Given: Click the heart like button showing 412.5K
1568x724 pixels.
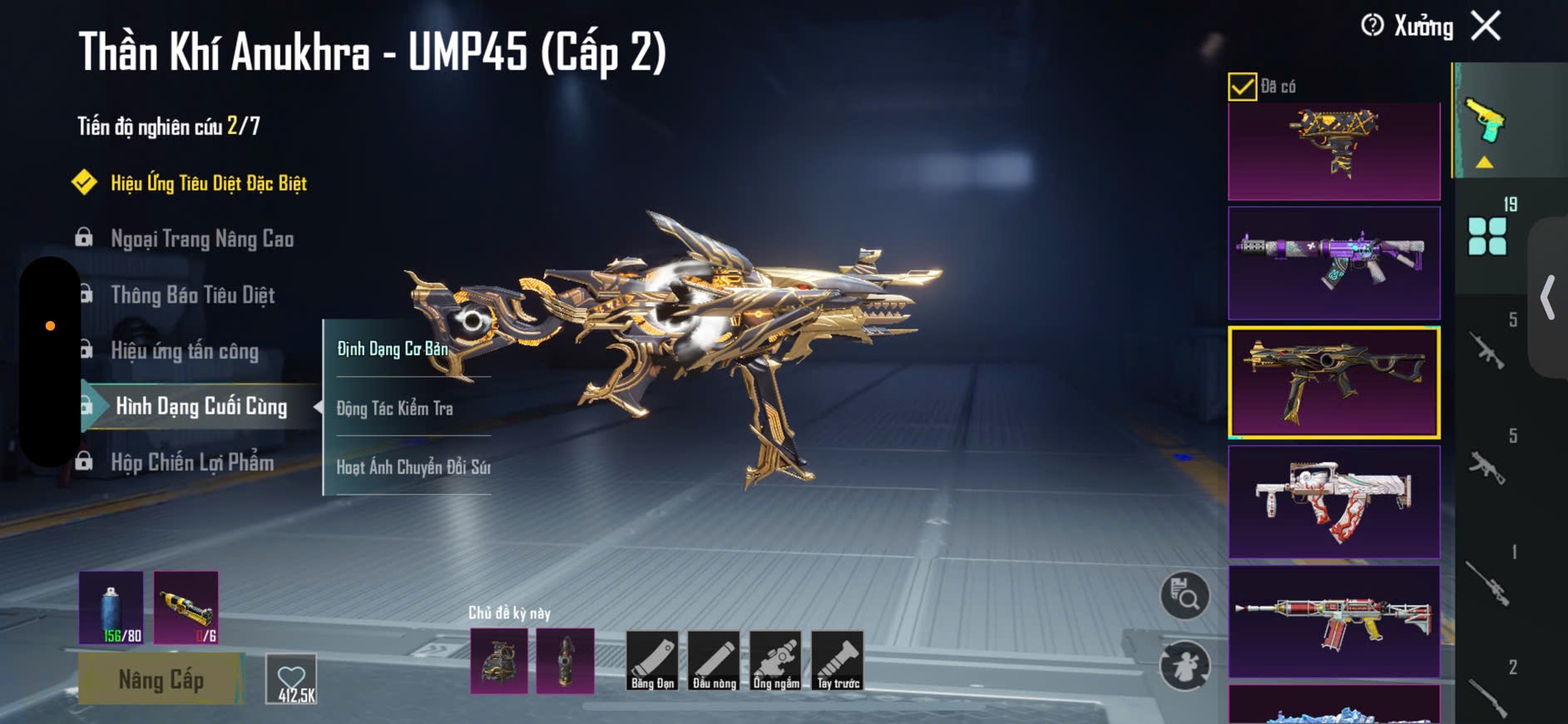Looking at the screenshot, I should click(291, 679).
